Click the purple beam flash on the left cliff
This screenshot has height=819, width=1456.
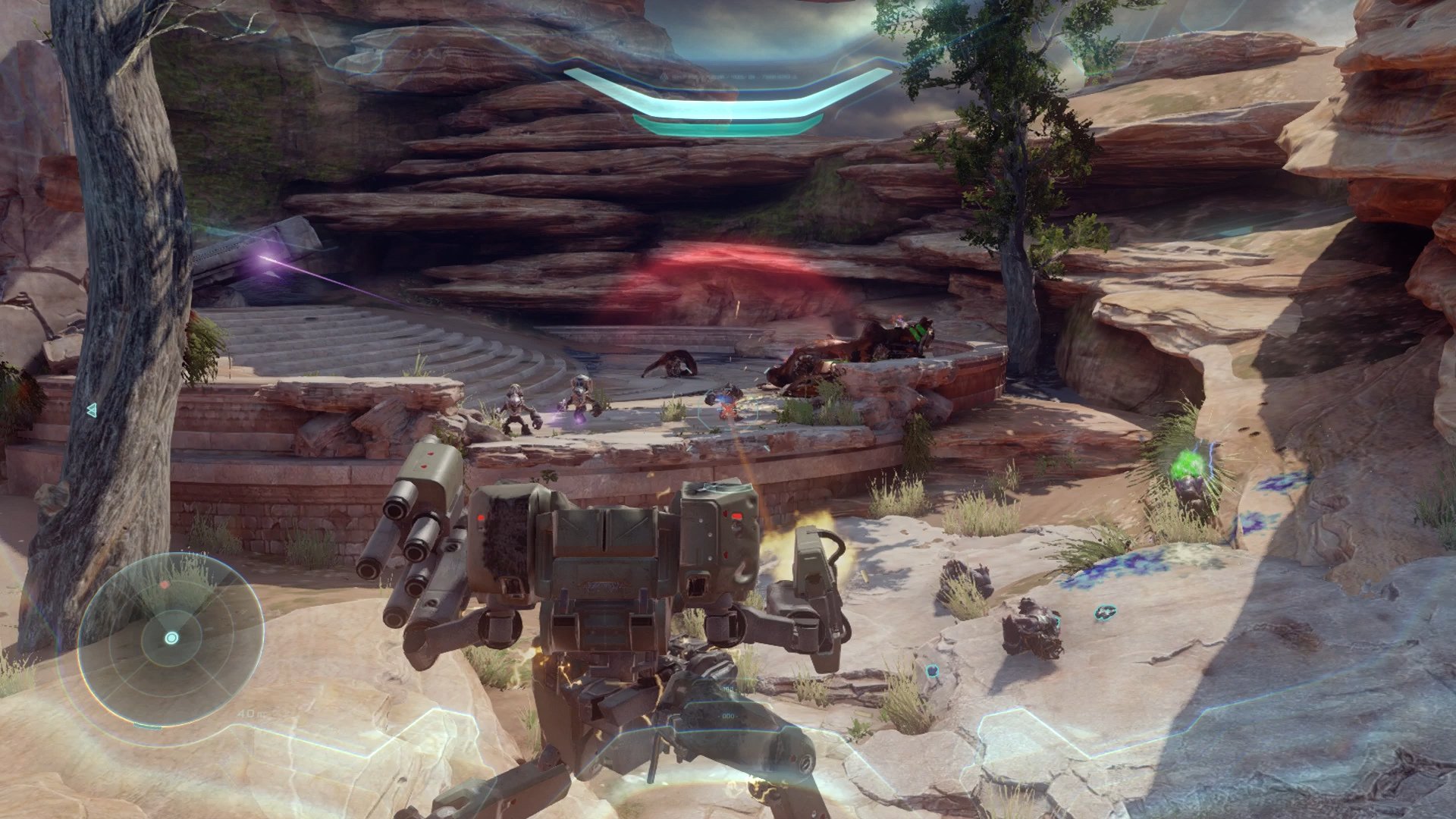pyautogui.click(x=262, y=258)
